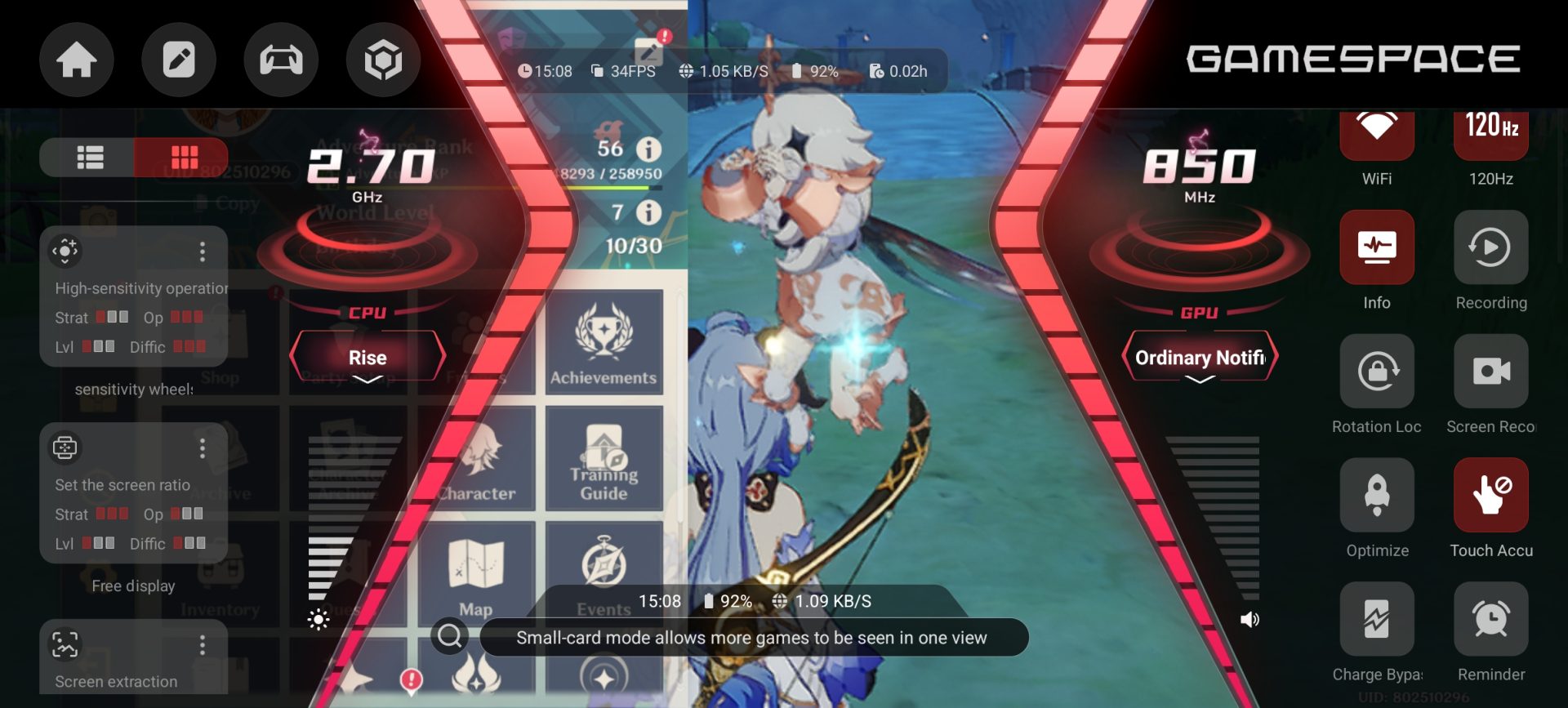
Task: Open High-sensitivity operation card's three-dot menu
Action: pyautogui.click(x=203, y=252)
